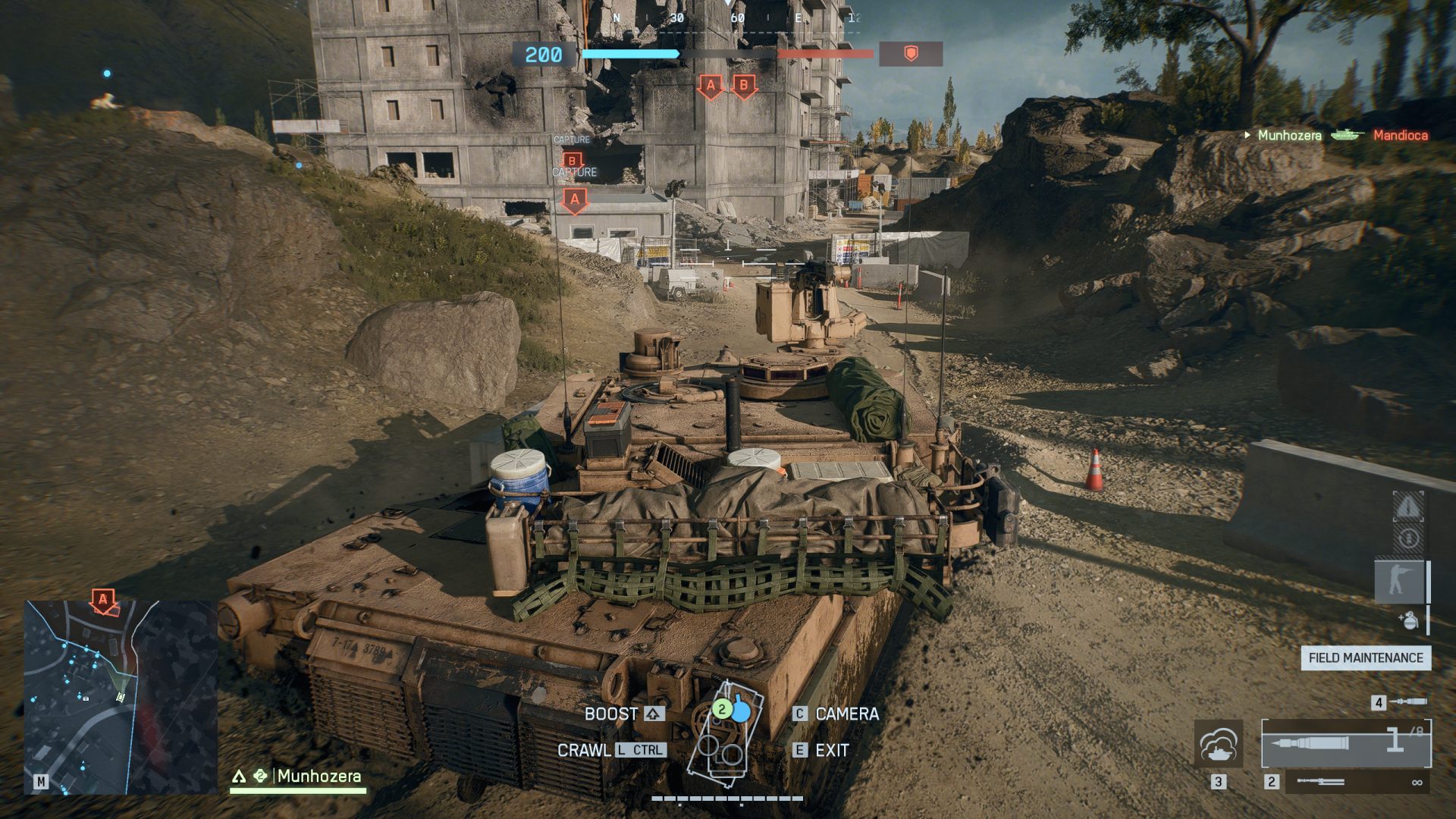Click the grenade resupply icon
1456x819 pixels.
pos(1410,620)
